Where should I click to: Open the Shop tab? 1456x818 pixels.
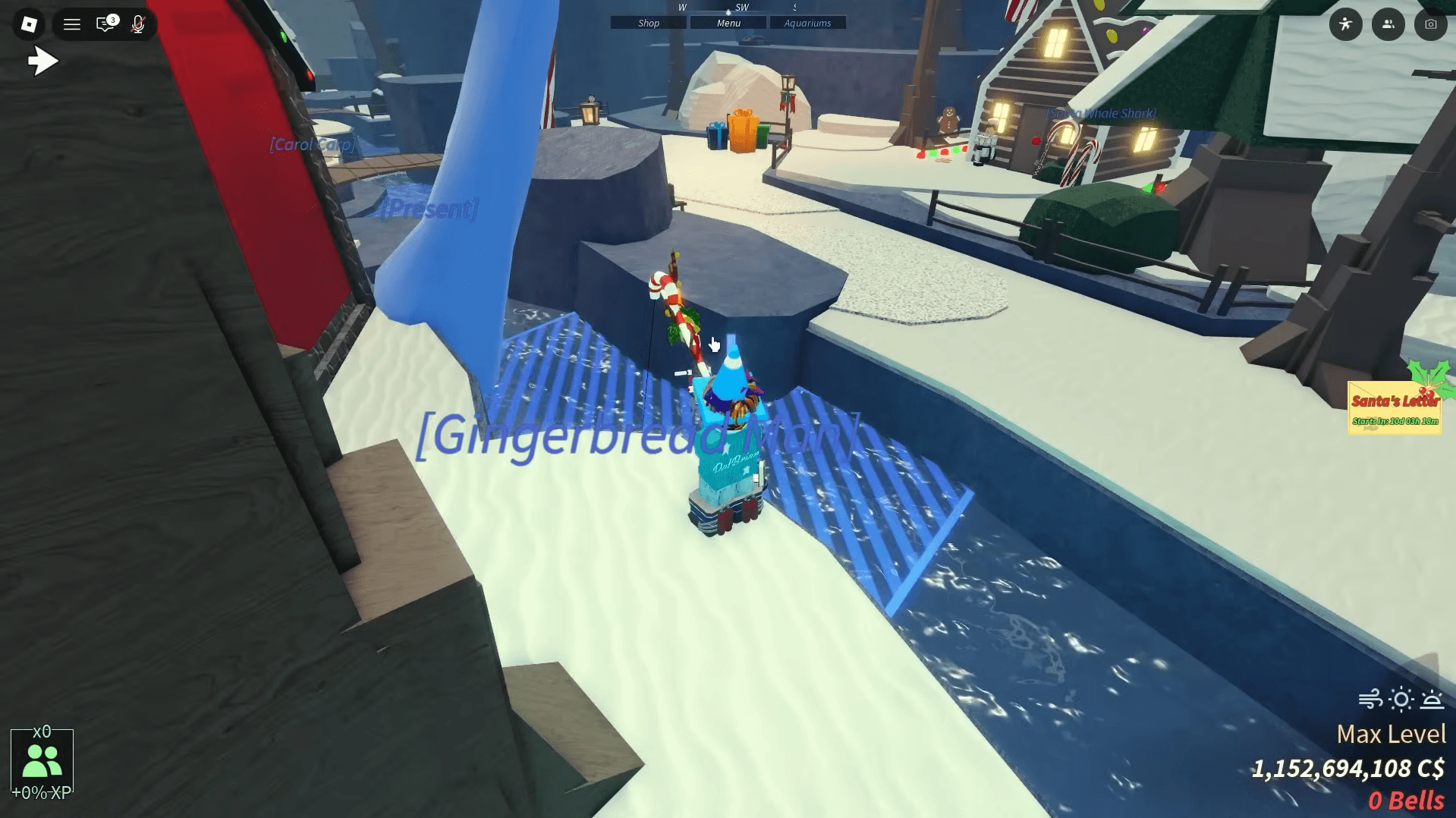point(649,24)
